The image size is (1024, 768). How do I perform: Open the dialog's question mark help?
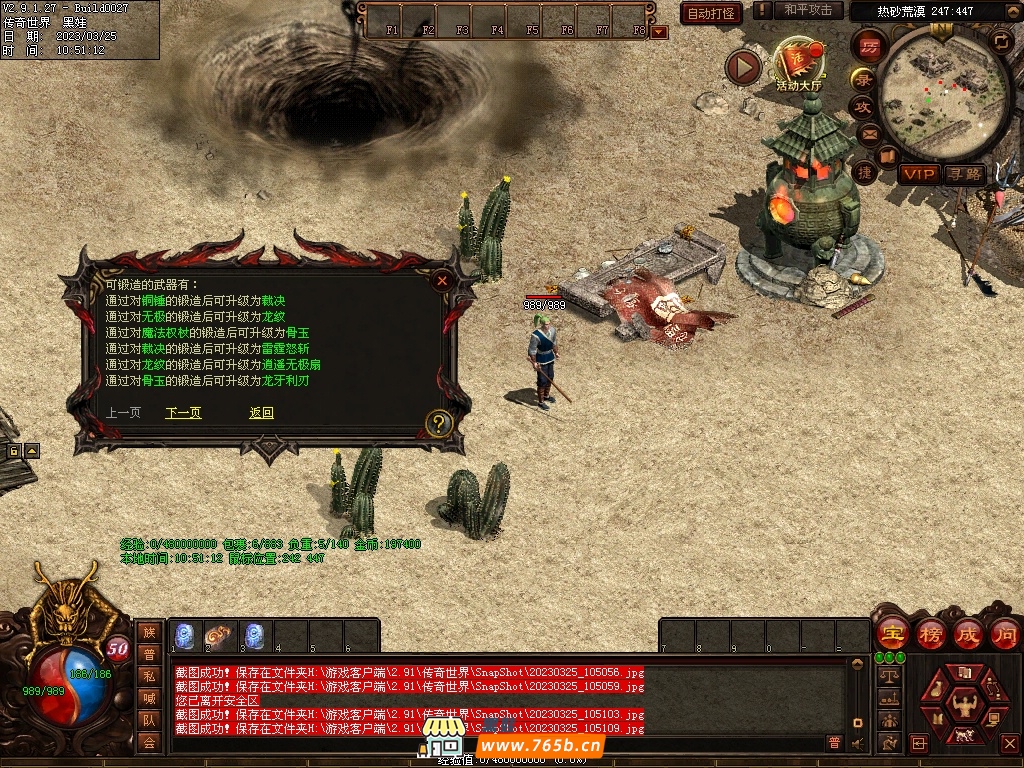tap(438, 424)
